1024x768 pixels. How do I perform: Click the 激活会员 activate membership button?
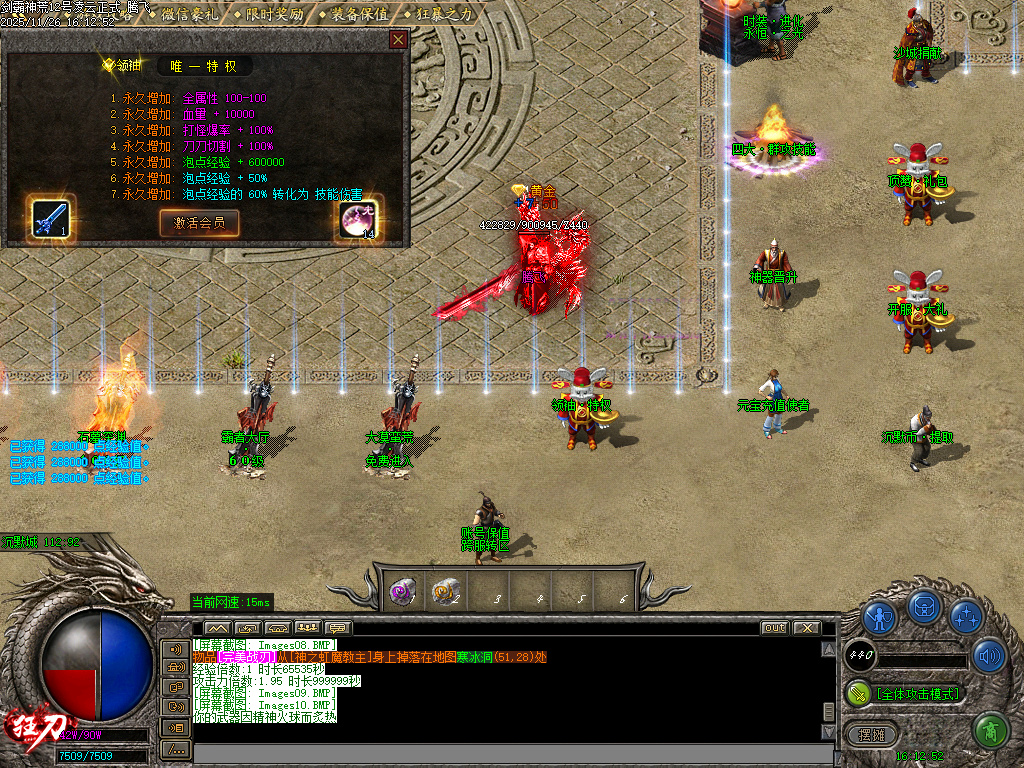coord(199,222)
